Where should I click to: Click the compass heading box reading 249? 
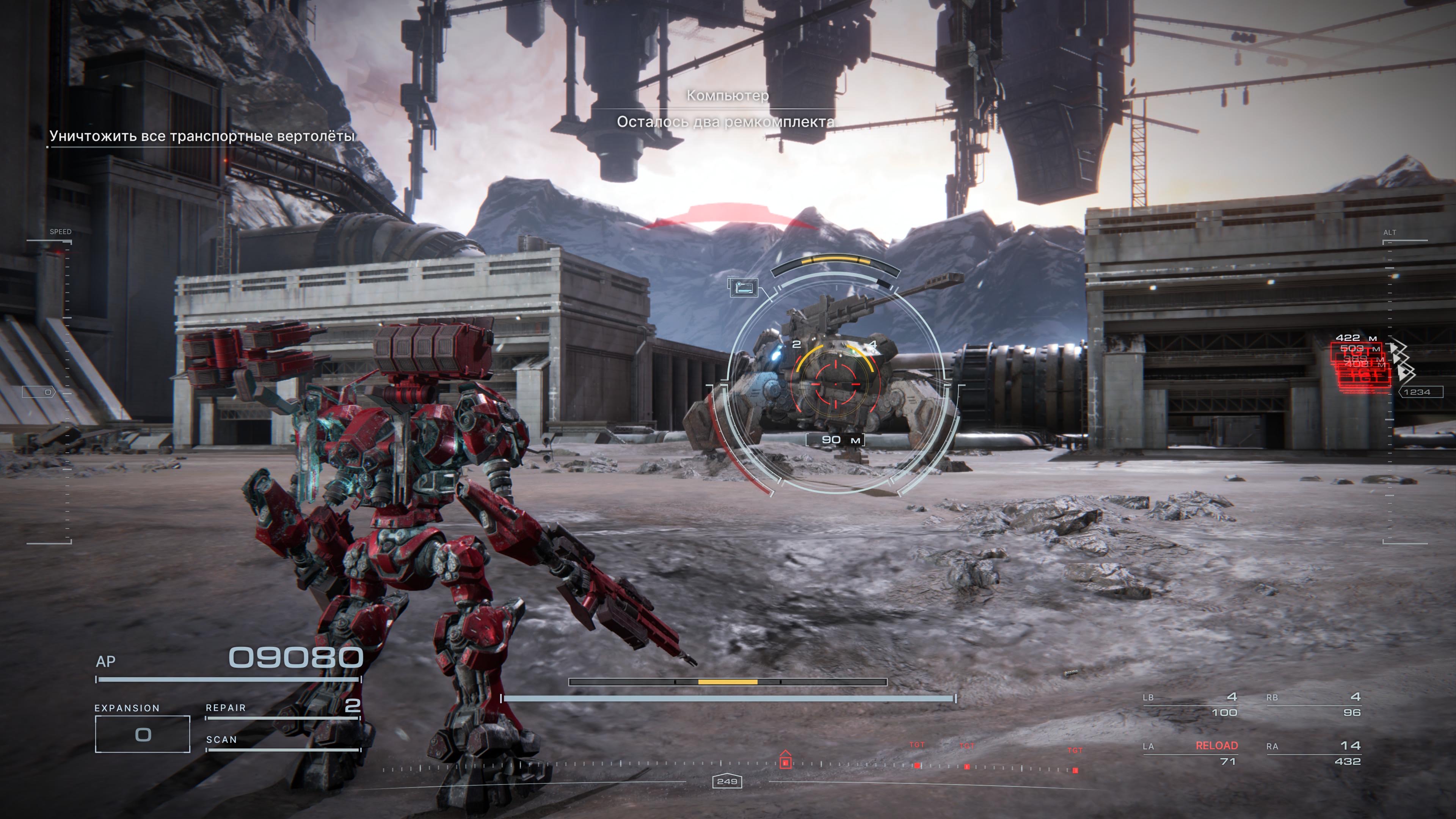point(727,782)
